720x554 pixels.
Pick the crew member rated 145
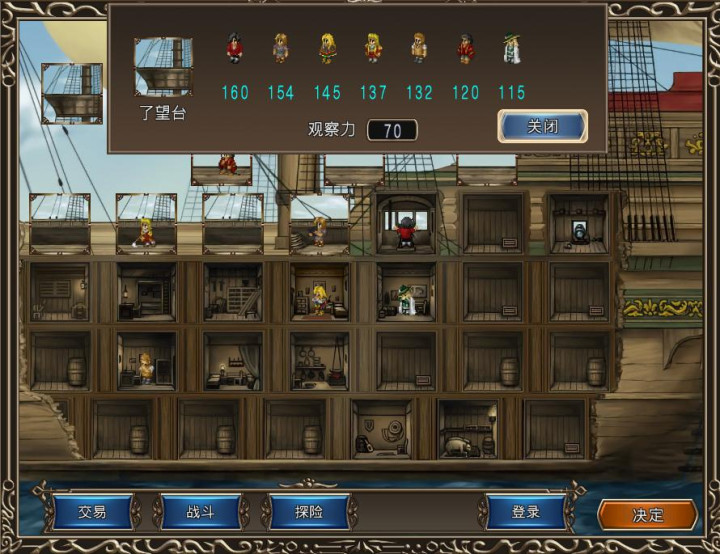pyautogui.click(x=327, y=49)
